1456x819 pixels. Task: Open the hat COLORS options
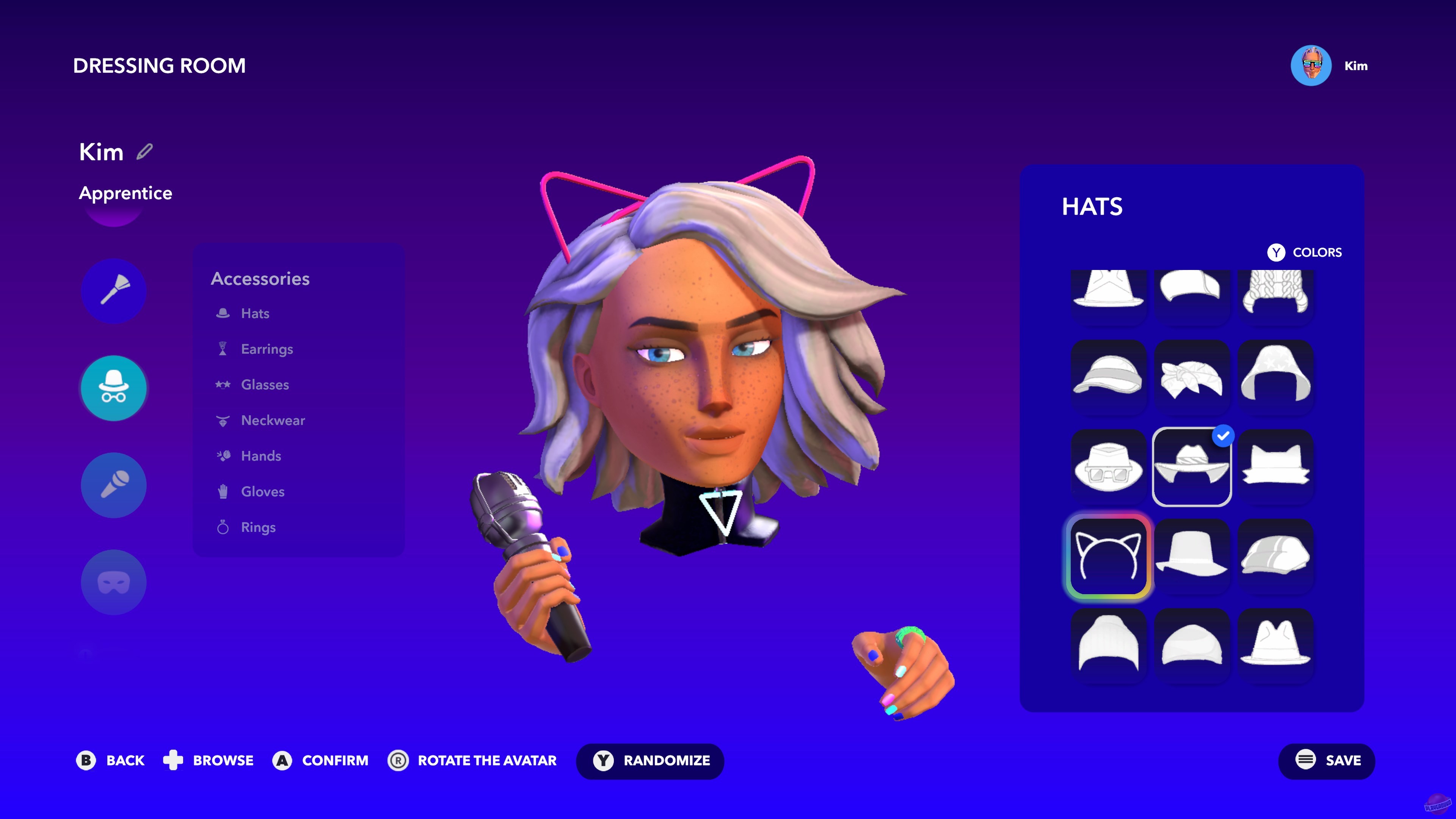click(1317, 253)
